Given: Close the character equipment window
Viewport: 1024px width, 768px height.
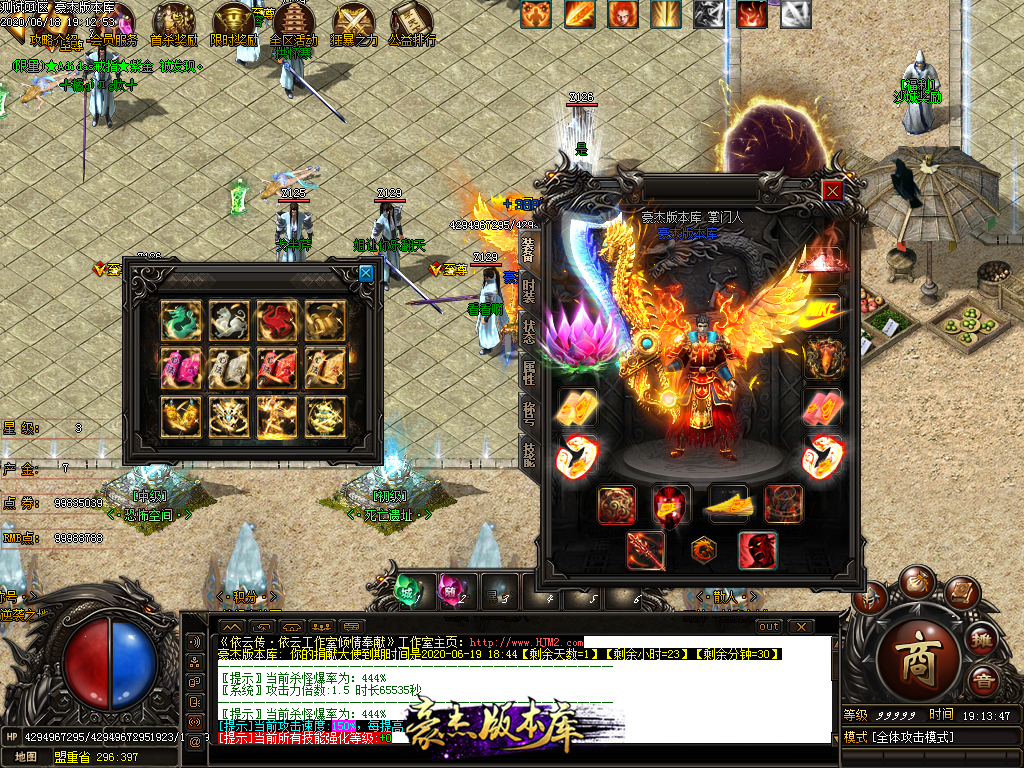Looking at the screenshot, I should (x=832, y=190).
